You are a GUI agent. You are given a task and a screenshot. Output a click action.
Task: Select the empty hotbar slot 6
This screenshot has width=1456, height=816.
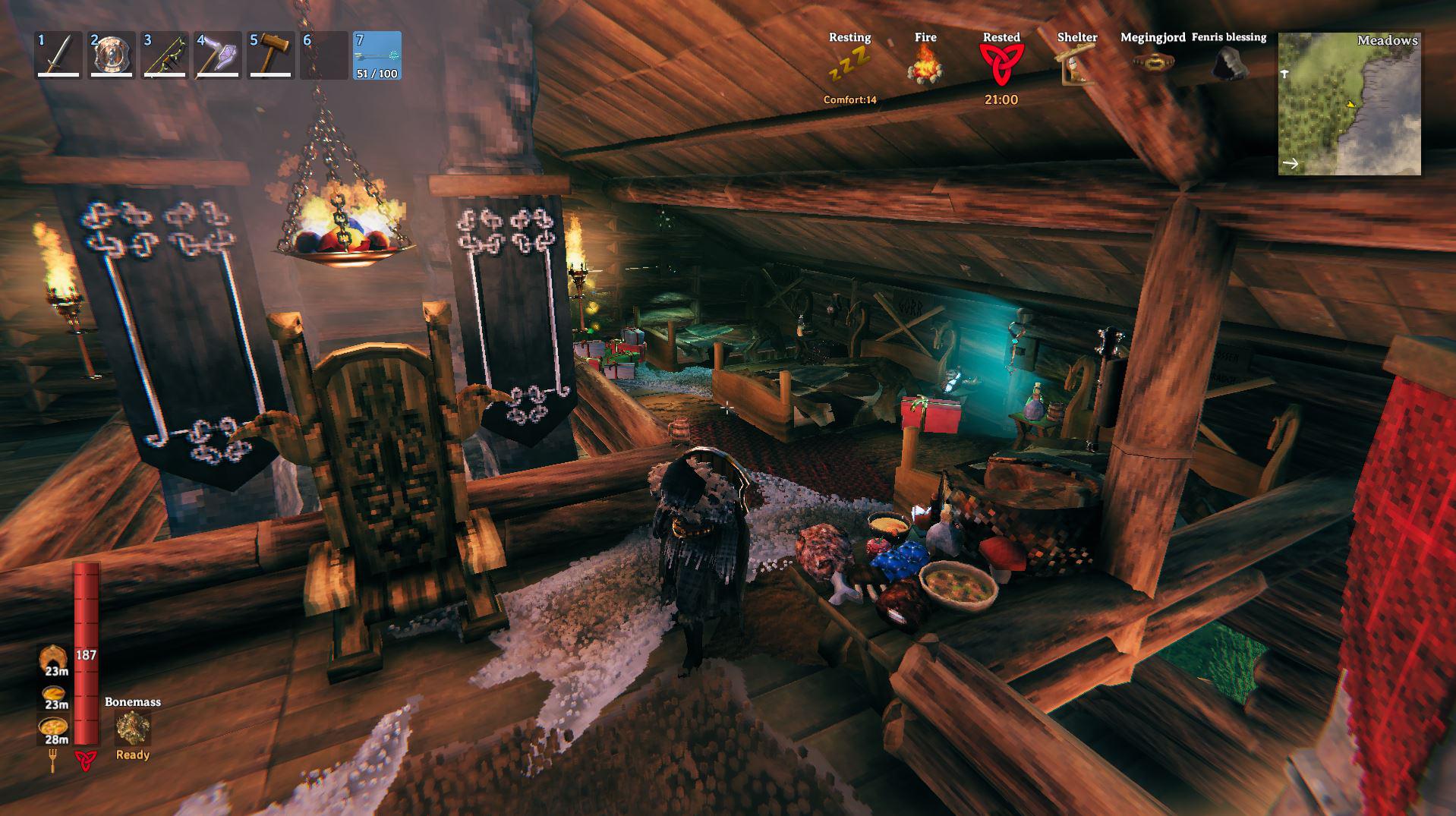click(323, 56)
